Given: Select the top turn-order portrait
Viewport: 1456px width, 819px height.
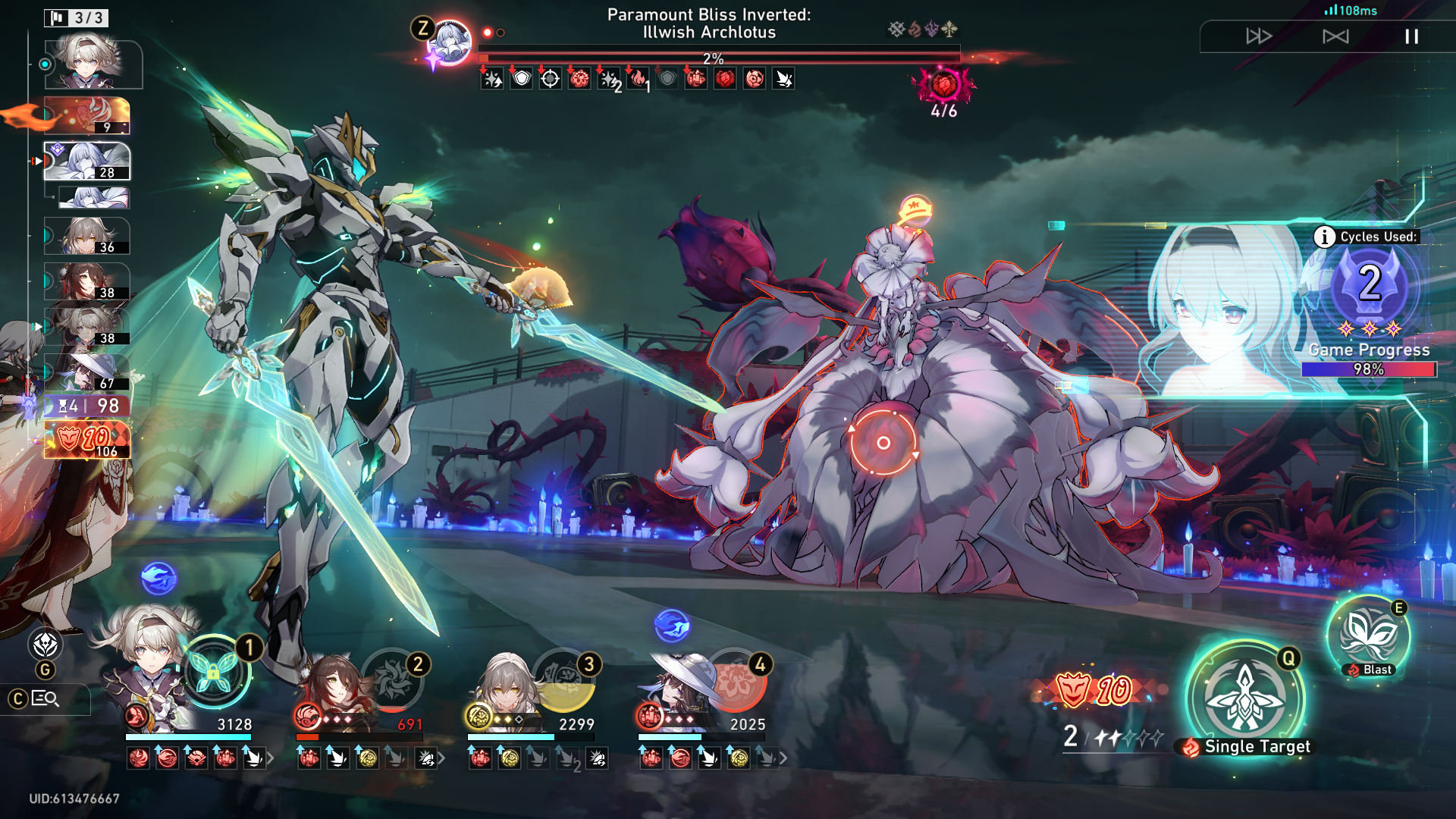Looking at the screenshot, I should (91, 64).
